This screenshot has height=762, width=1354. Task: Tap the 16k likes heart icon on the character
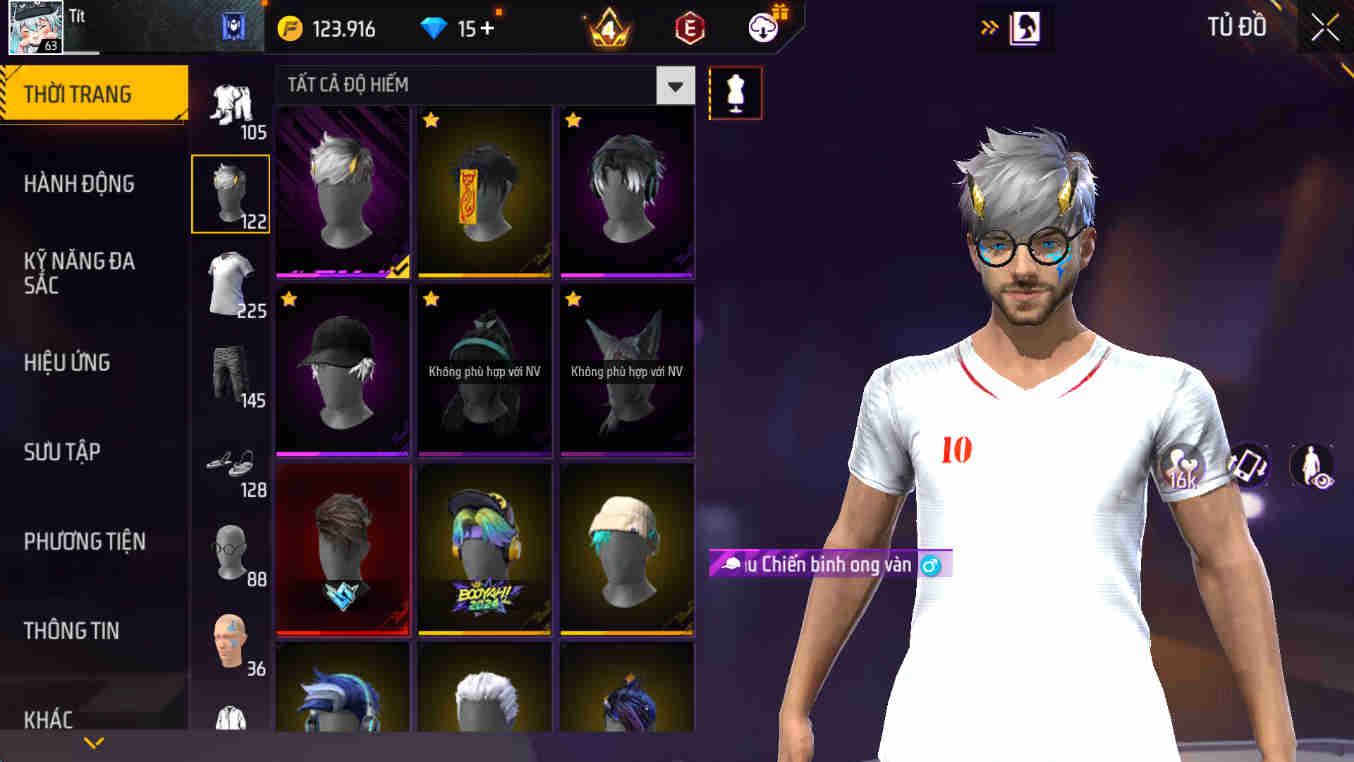coord(1185,465)
